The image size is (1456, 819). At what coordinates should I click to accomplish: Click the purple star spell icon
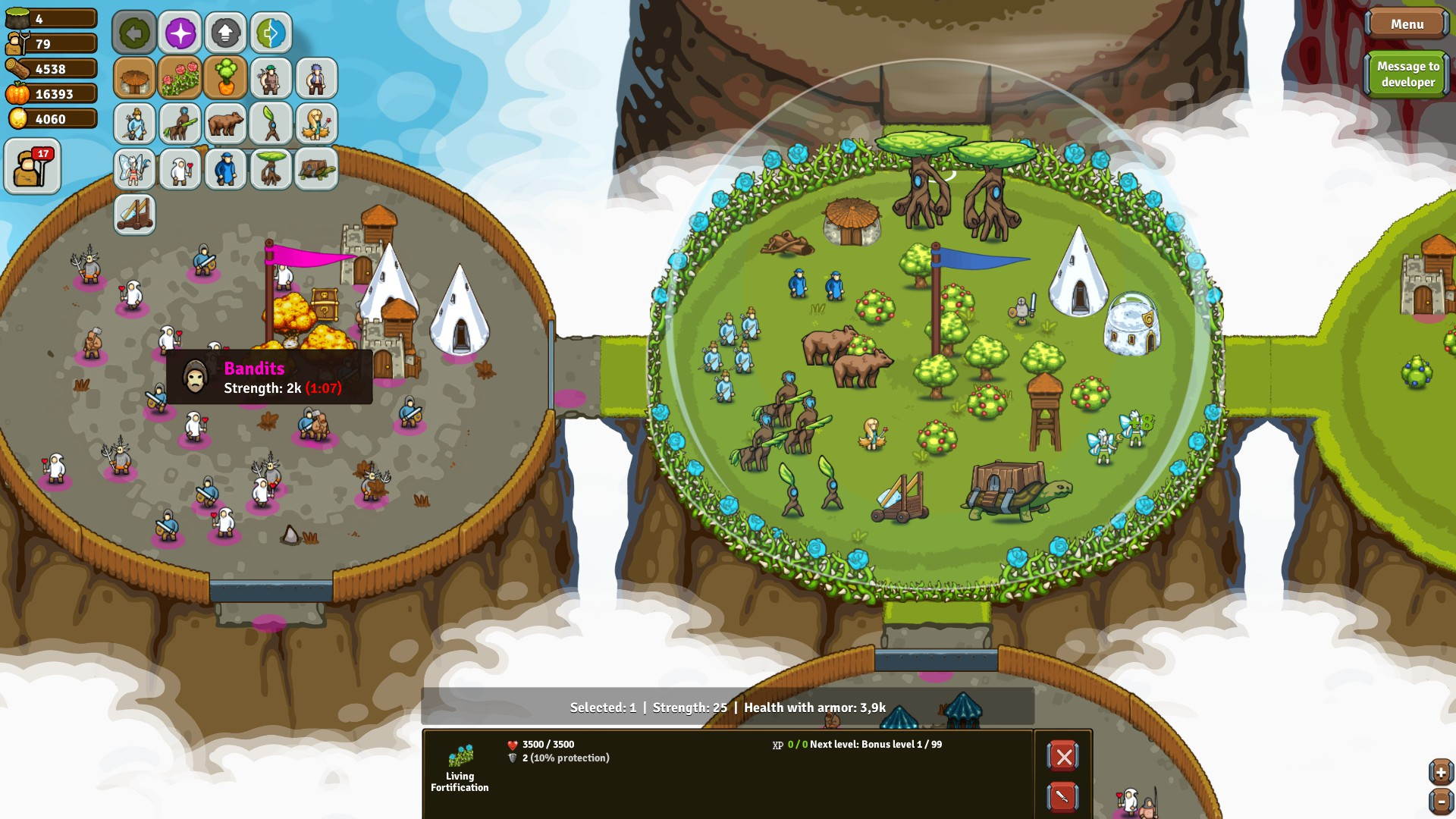click(180, 33)
